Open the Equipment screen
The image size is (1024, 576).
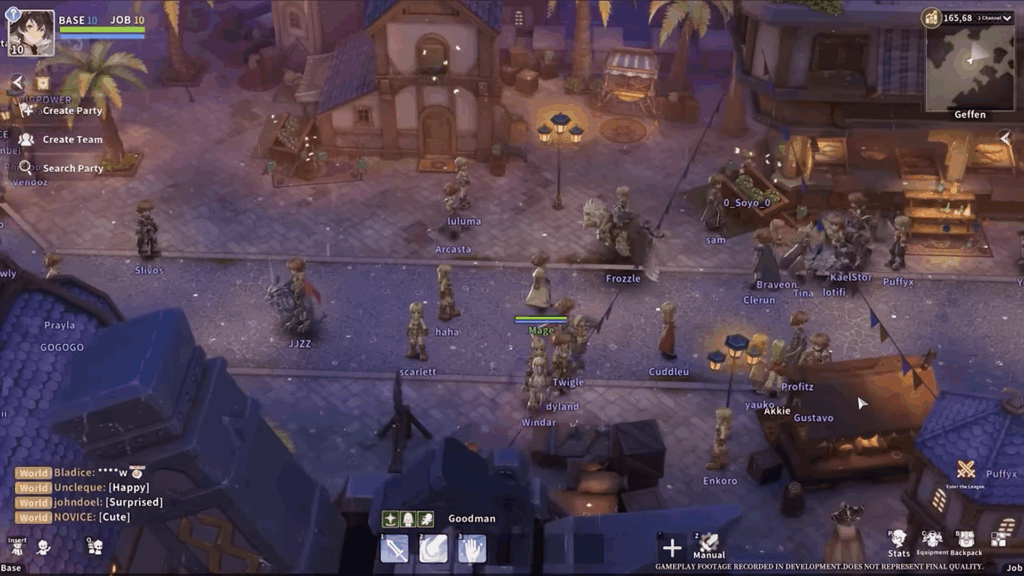932,542
